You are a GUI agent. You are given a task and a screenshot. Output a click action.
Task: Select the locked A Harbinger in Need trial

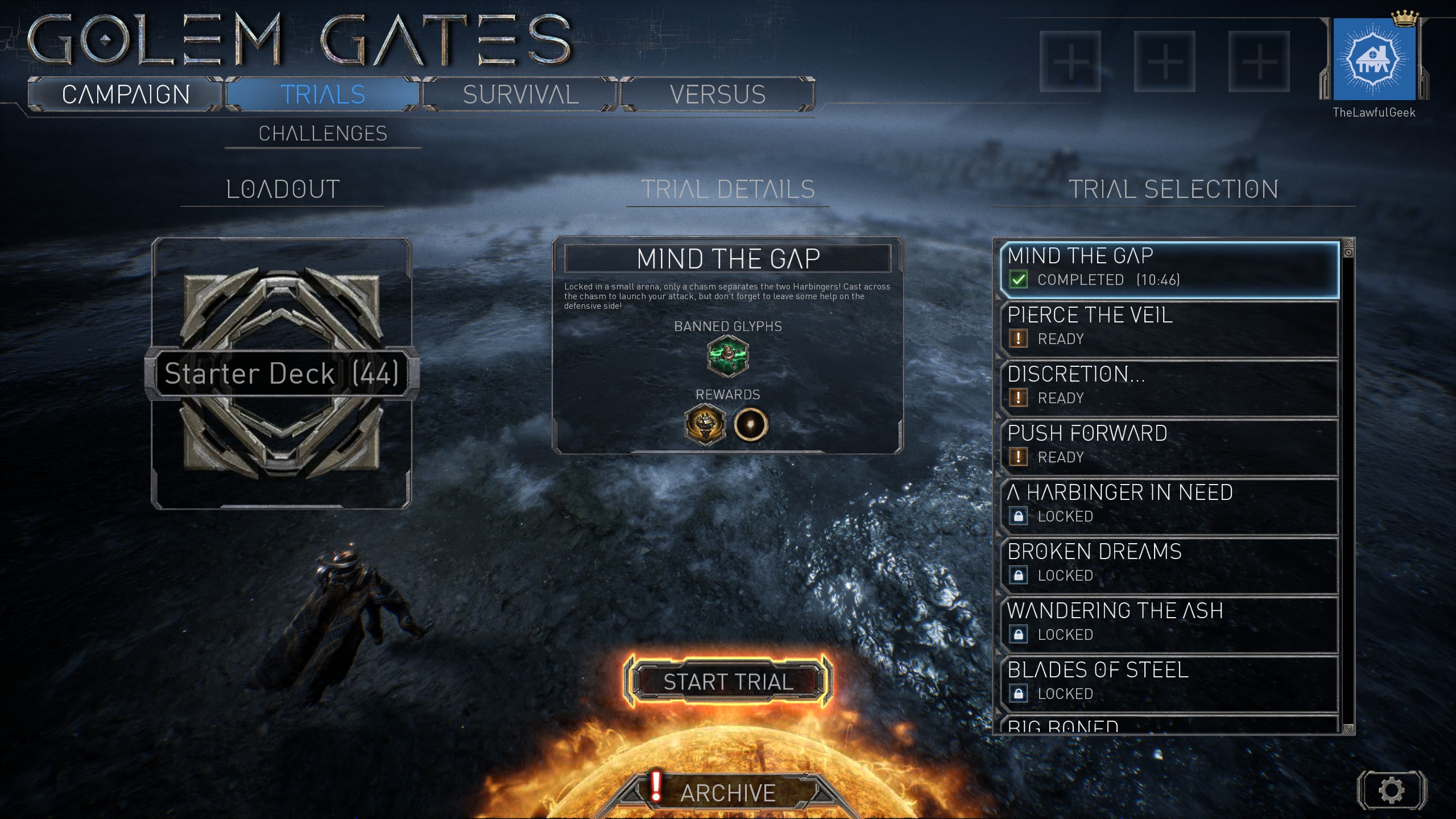pos(1169,506)
